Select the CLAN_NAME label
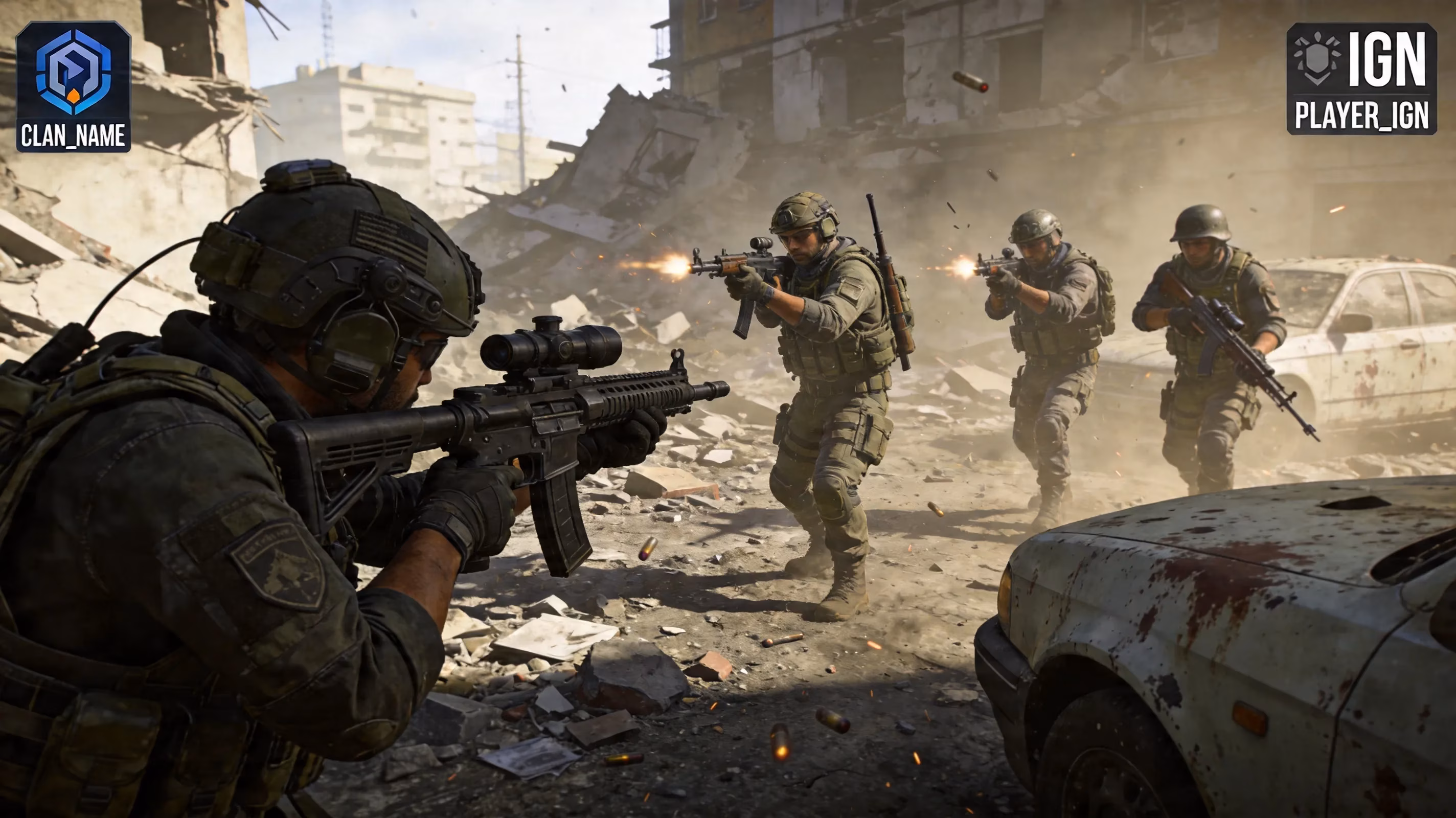Viewport: 1456px width, 818px height. click(x=74, y=135)
